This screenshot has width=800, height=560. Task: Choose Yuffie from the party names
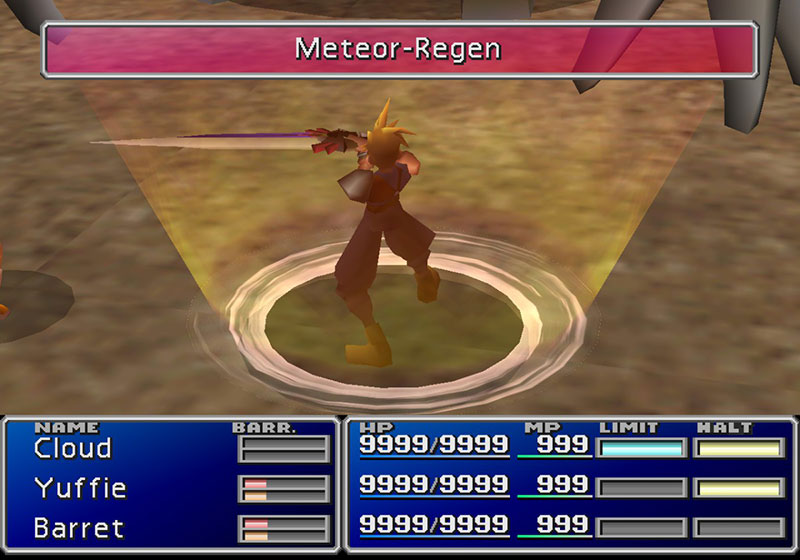click(x=80, y=488)
